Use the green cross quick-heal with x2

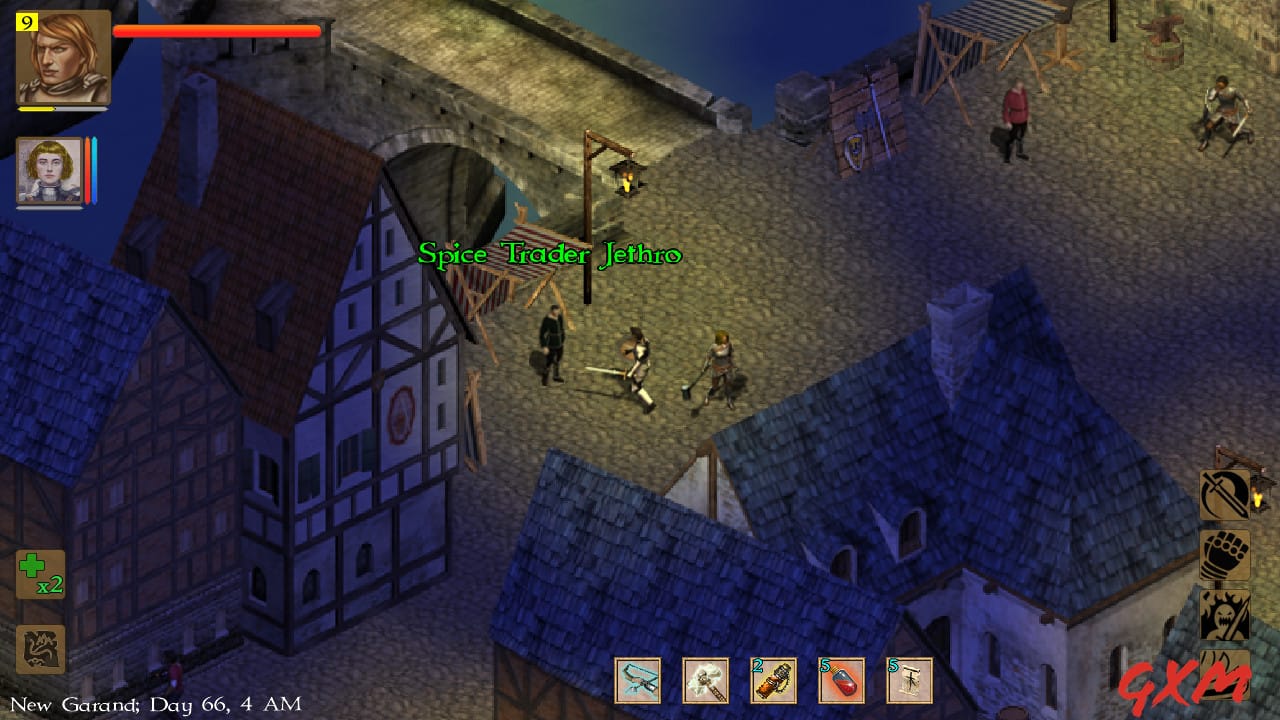(40, 570)
